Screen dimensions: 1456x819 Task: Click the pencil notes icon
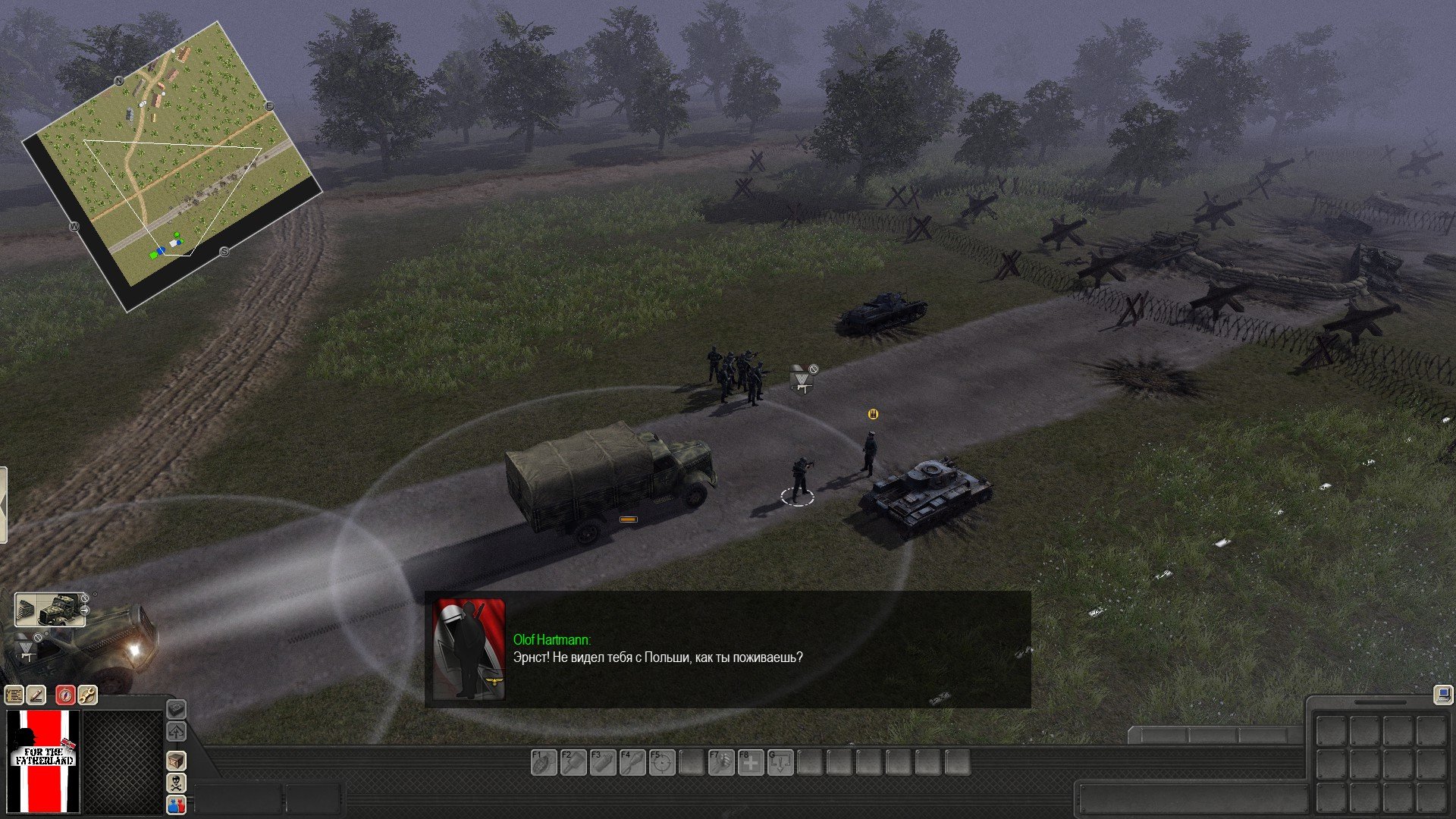[36, 695]
